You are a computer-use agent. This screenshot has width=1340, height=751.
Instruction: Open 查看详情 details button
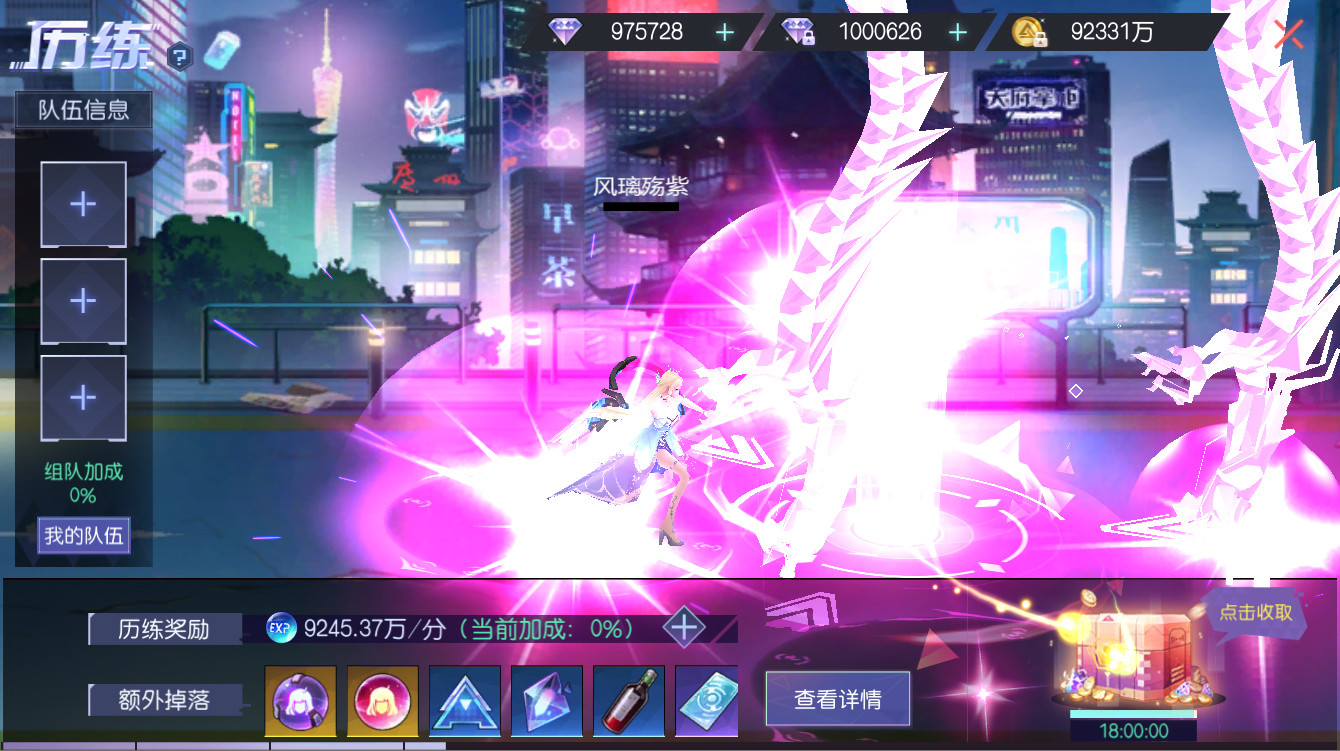(837, 698)
